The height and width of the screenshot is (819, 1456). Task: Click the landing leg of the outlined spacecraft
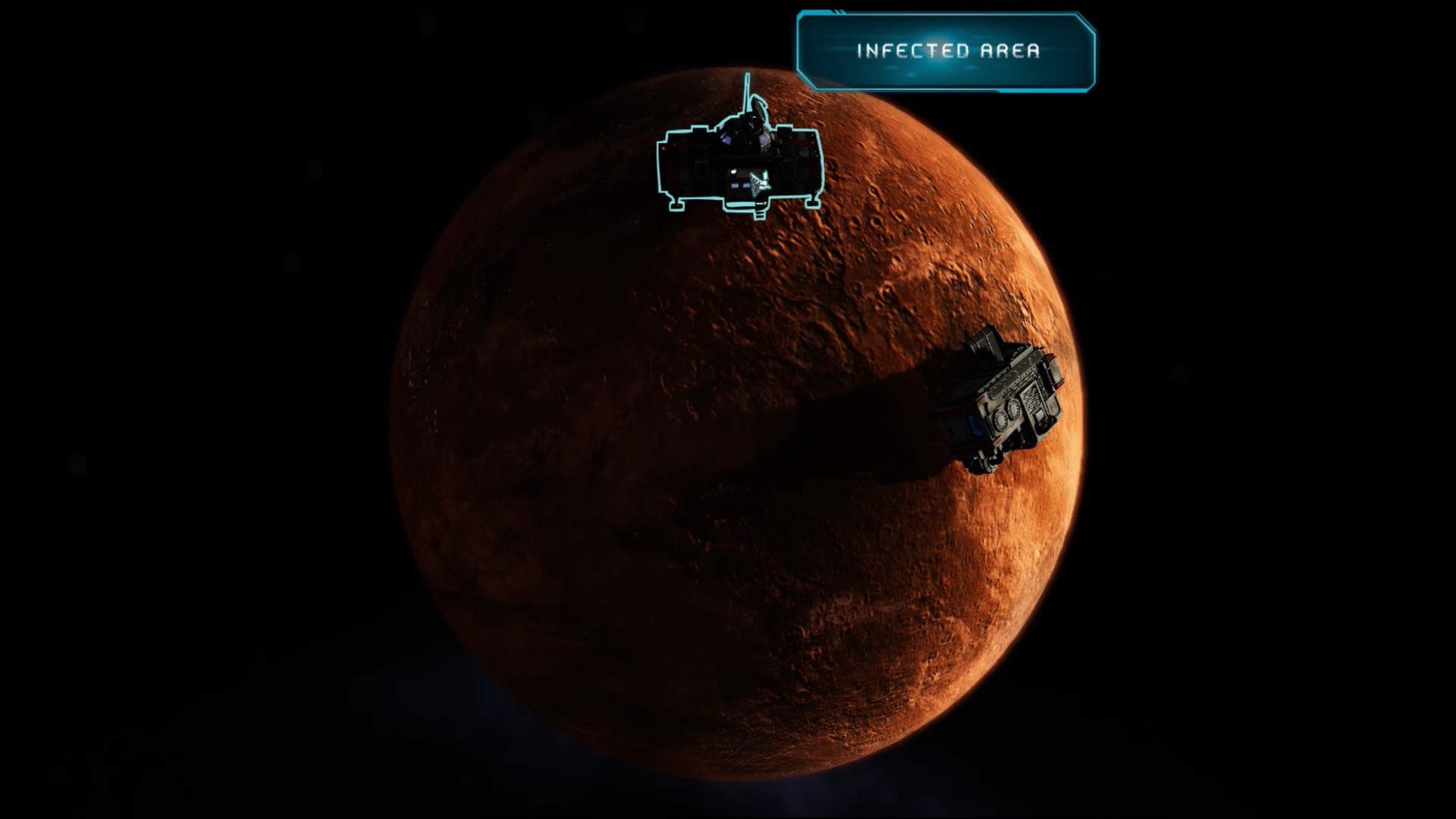click(677, 204)
